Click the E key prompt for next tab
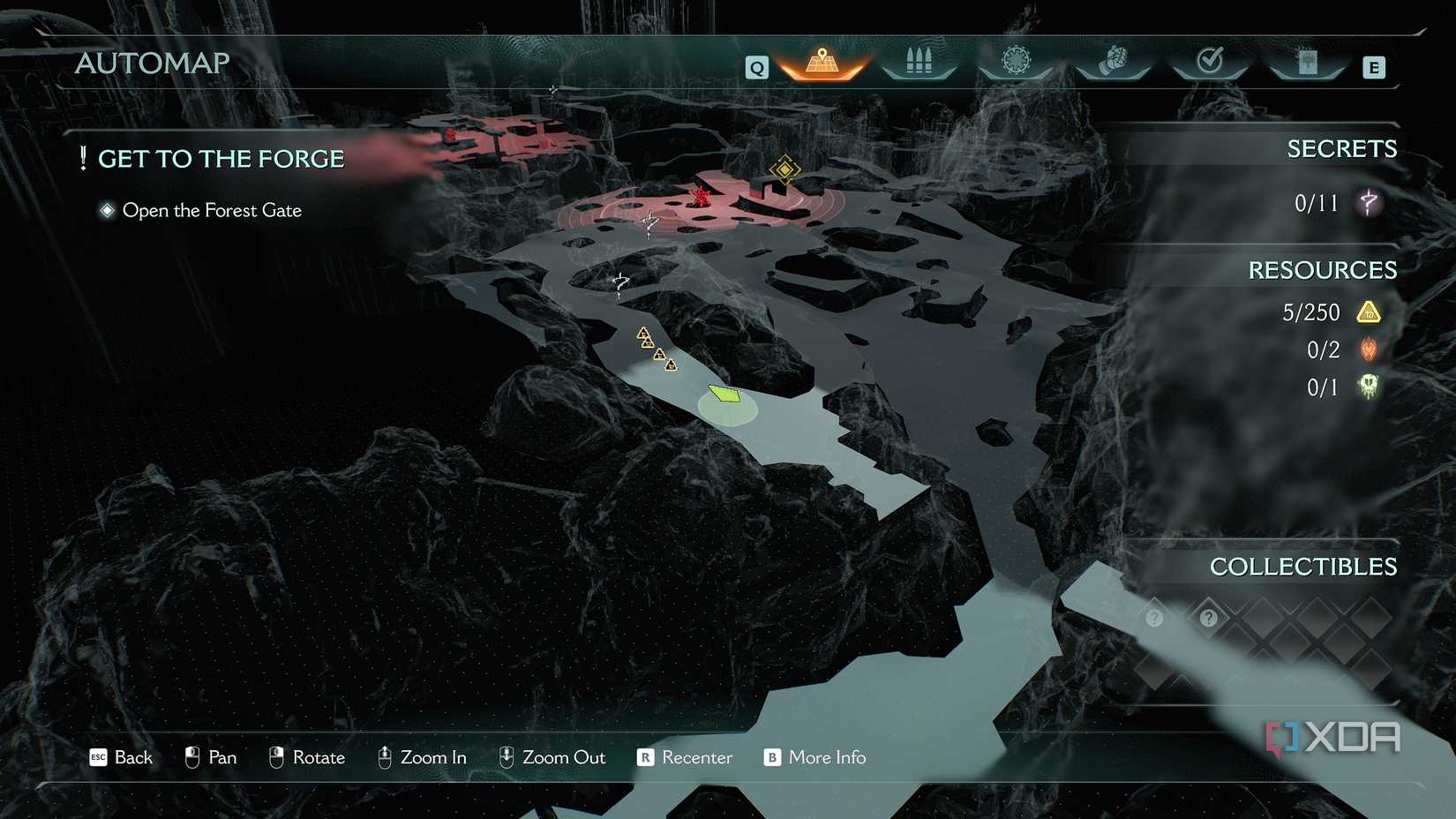The width and height of the screenshot is (1456, 819). click(x=1373, y=65)
